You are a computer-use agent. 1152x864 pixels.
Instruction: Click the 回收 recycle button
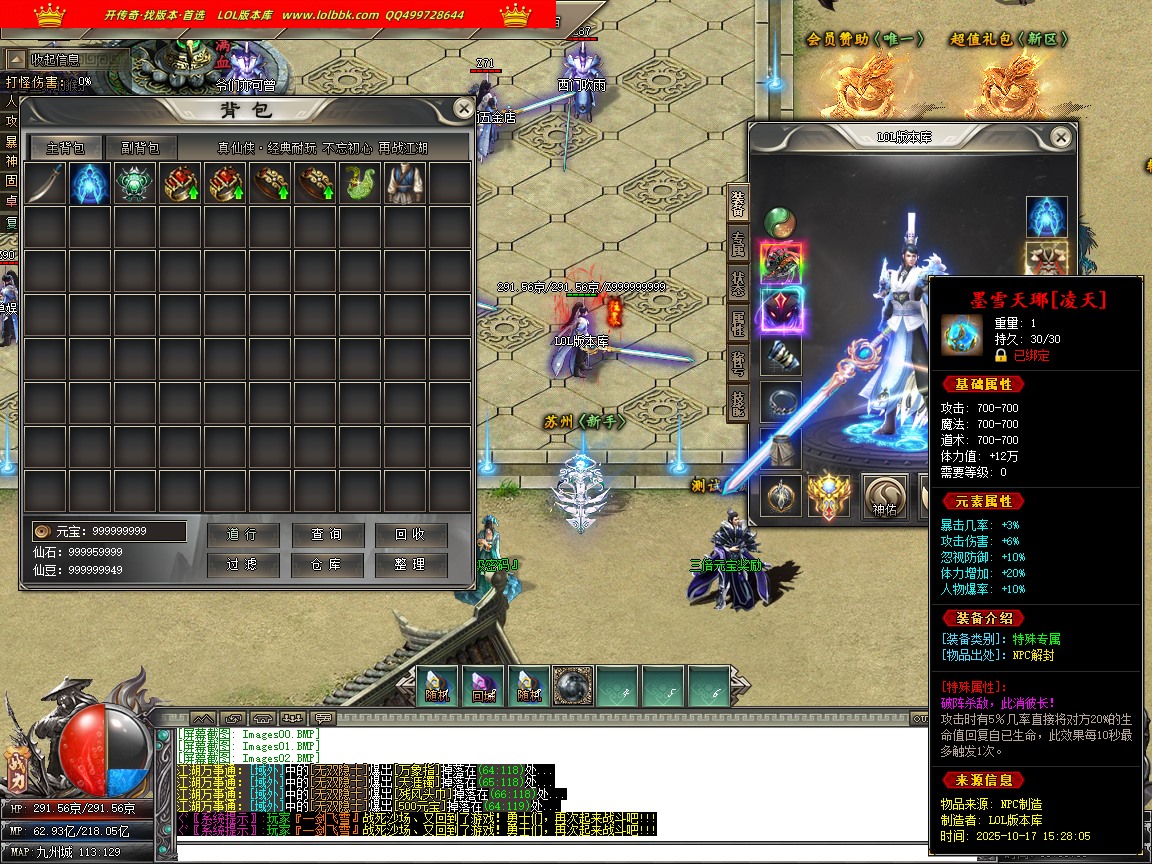pos(410,535)
